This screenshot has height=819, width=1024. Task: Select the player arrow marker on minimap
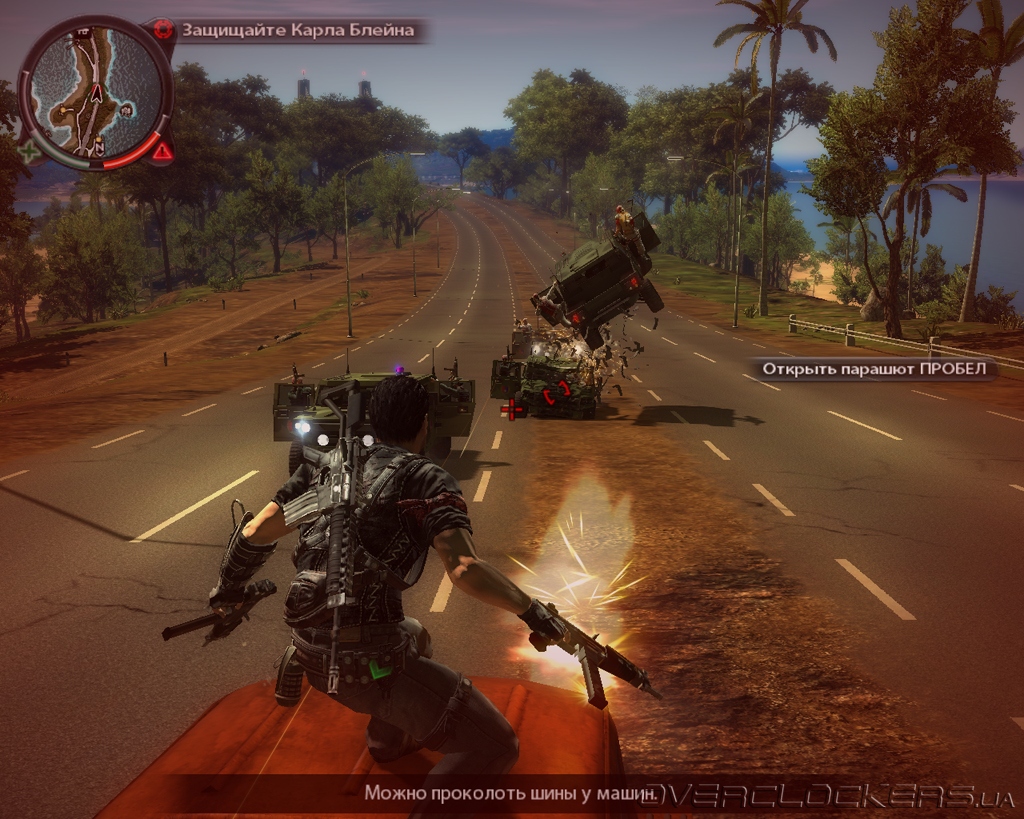(97, 94)
